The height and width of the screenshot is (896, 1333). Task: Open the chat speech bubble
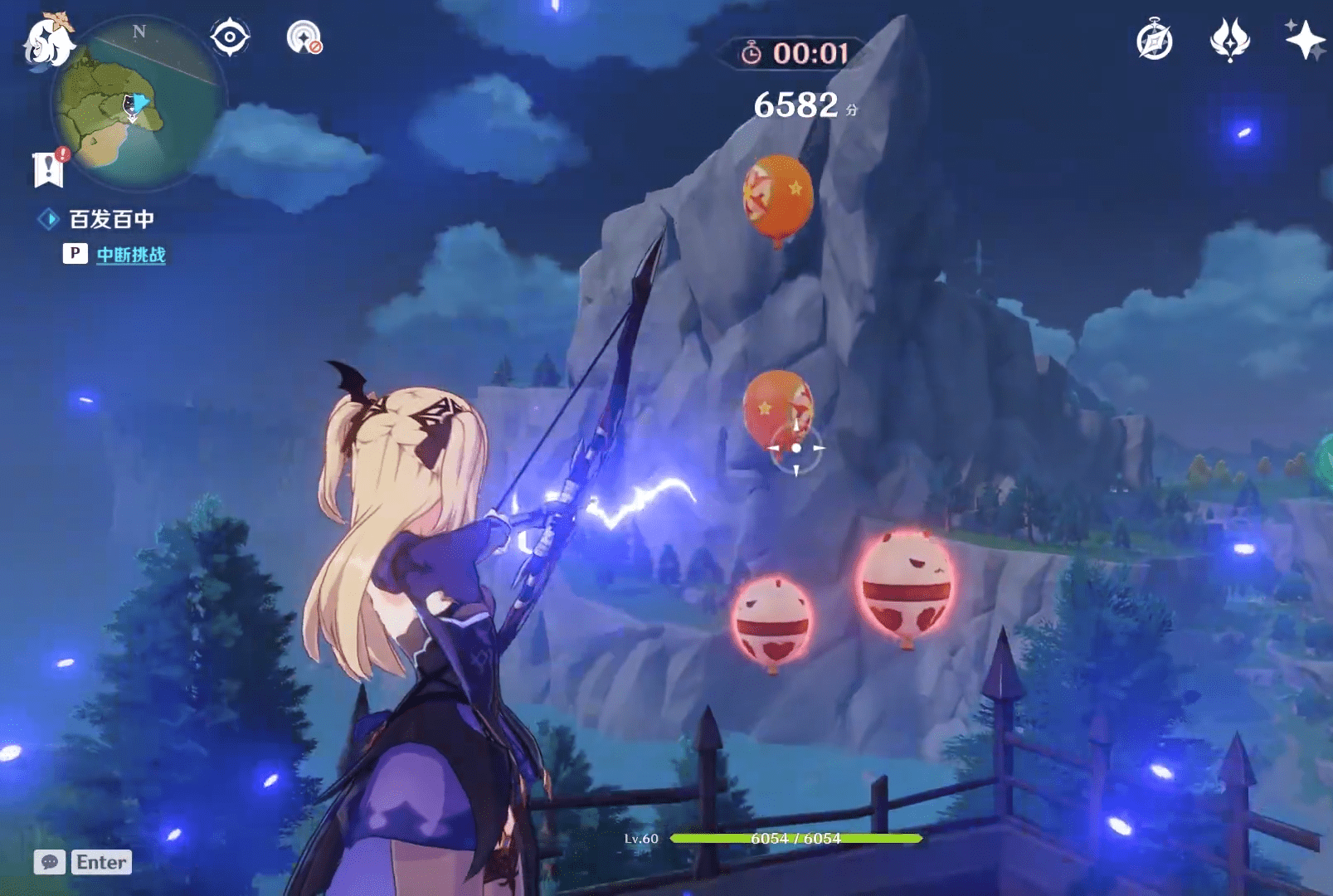[x=50, y=862]
